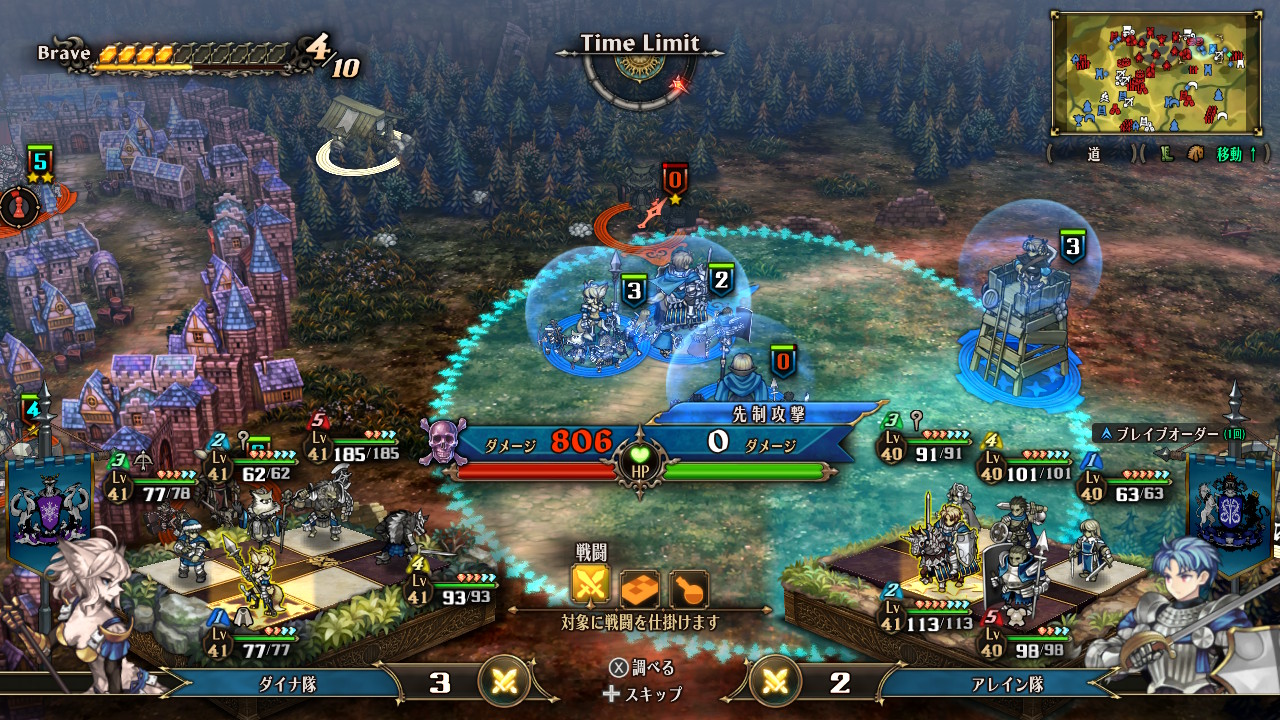Image resolution: width=1280 pixels, height=720 pixels.
Task: Click the ブレイブオーダー brave order label
Action: click(1160, 434)
